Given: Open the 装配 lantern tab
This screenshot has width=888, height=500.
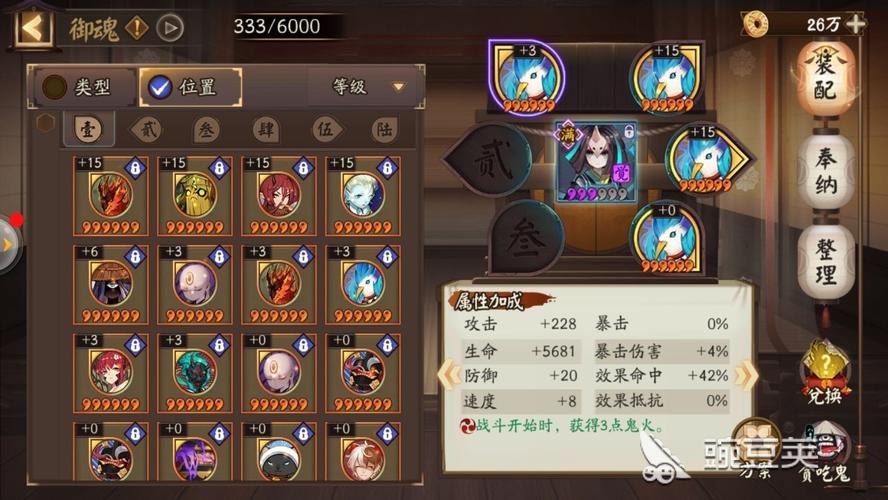Looking at the screenshot, I should tap(825, 77).
